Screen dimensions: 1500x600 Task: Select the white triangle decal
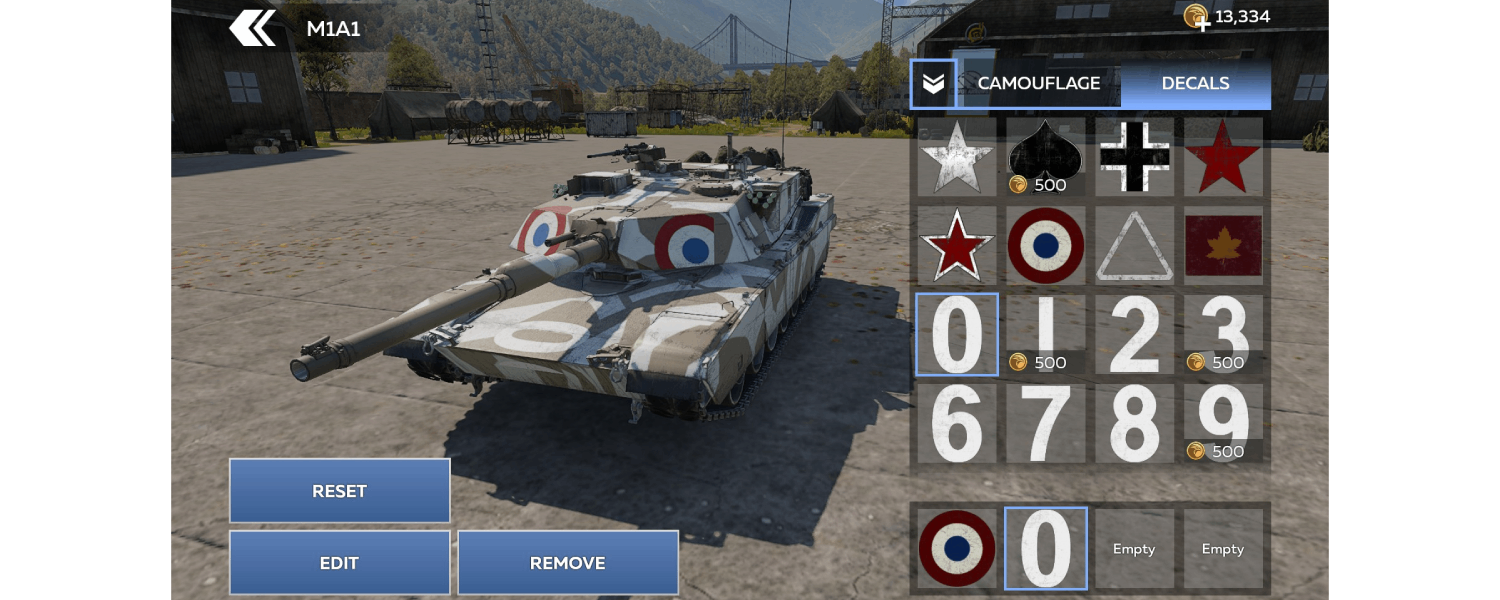pyautogui.click(x=1135, y=246)
